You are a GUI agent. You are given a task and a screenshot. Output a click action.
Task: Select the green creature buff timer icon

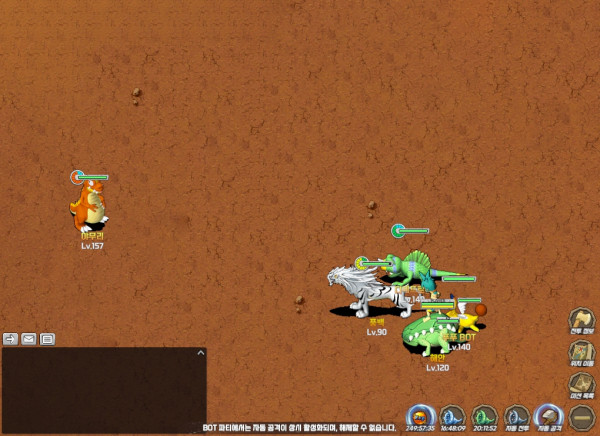tap(485, 414)
